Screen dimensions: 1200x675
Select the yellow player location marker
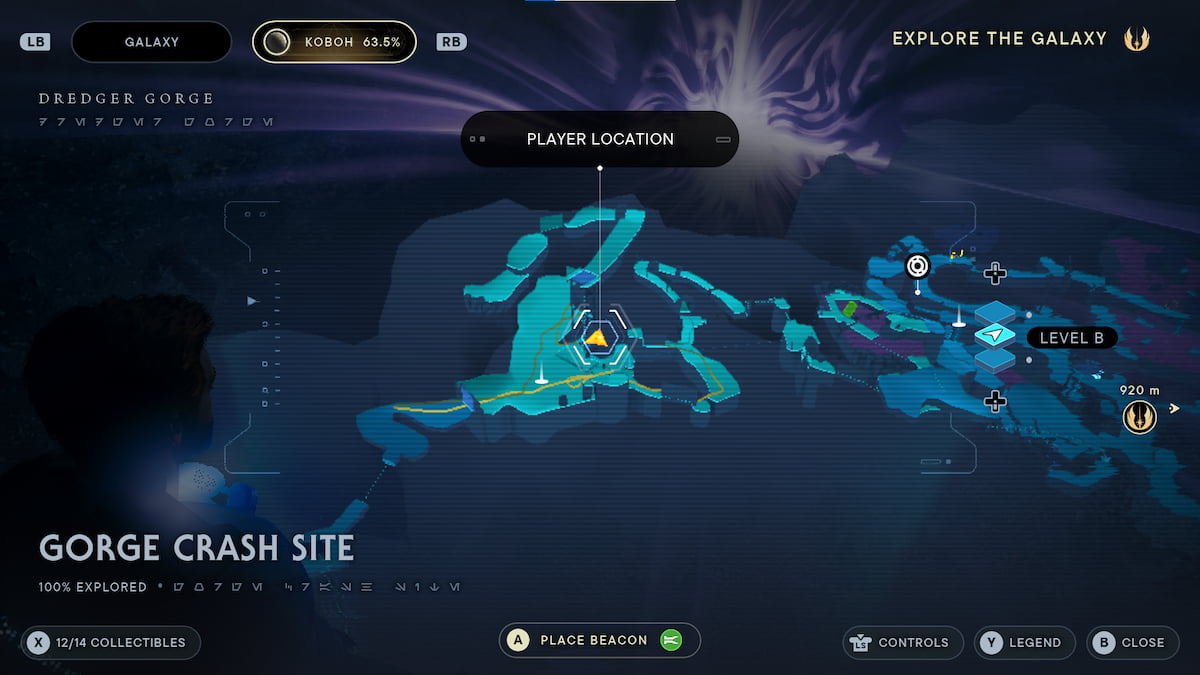coord(598,339)
